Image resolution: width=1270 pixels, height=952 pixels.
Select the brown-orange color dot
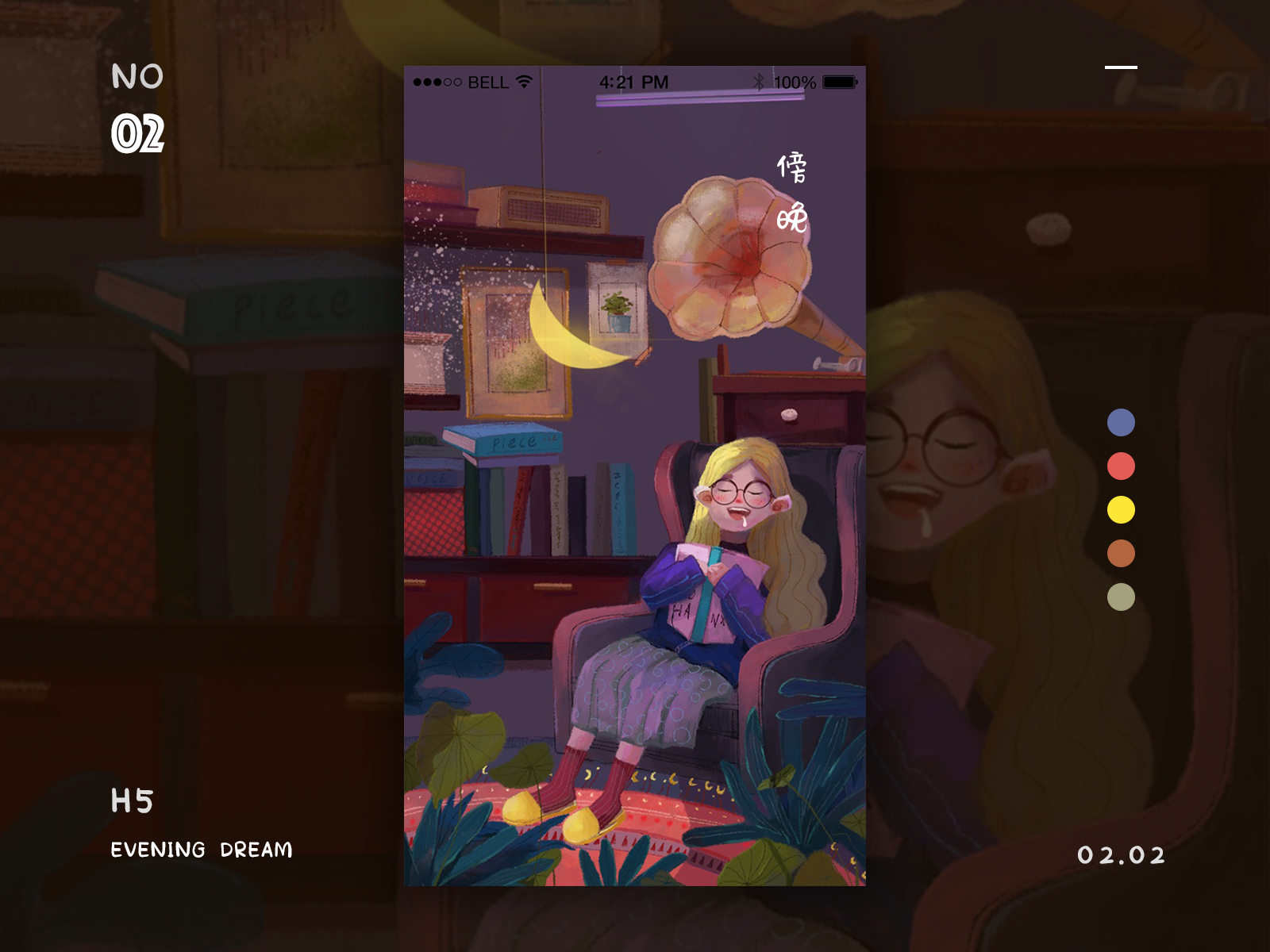[1121, 553]
